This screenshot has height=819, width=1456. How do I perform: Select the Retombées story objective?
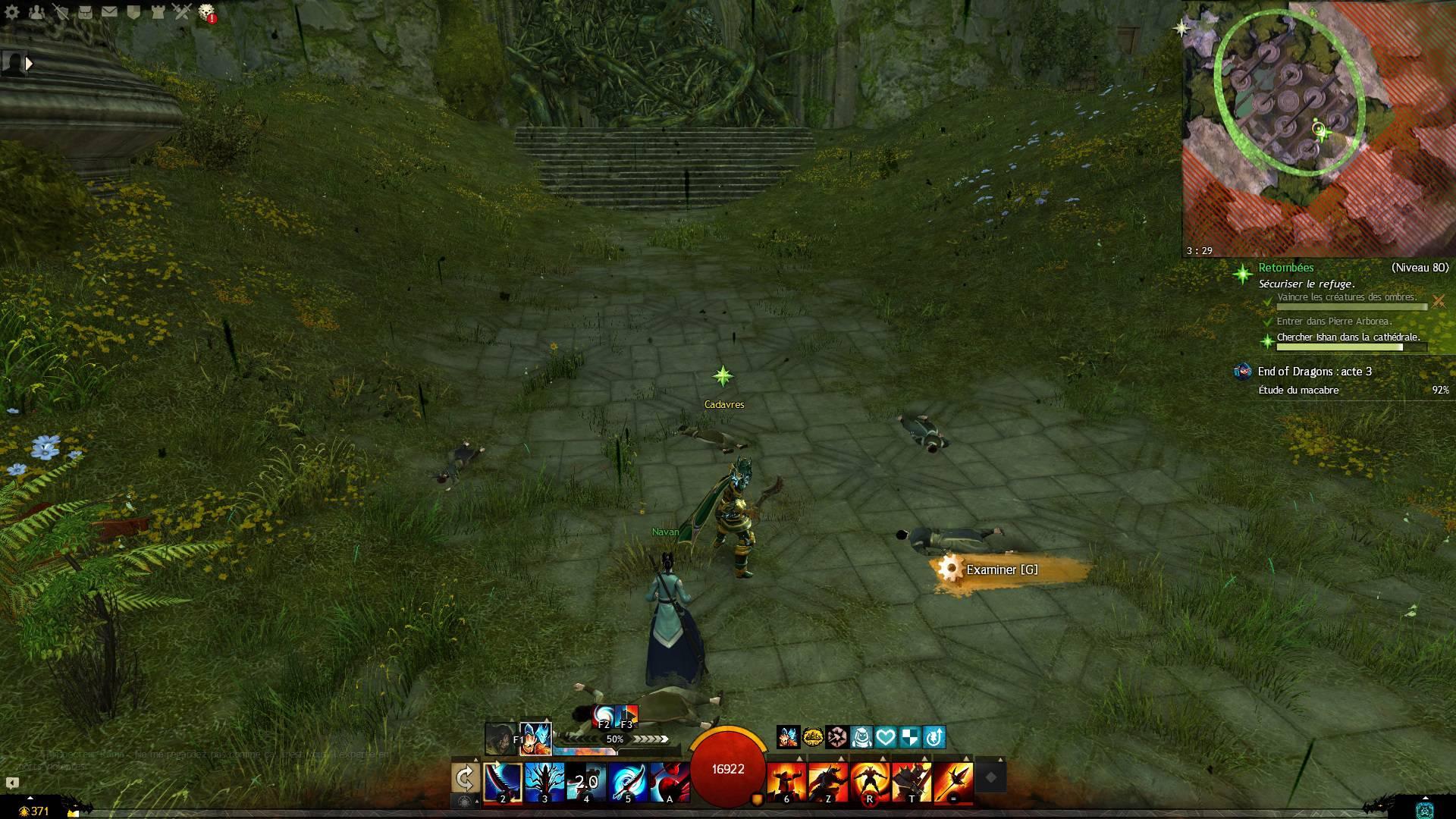tap(1285, 268)
